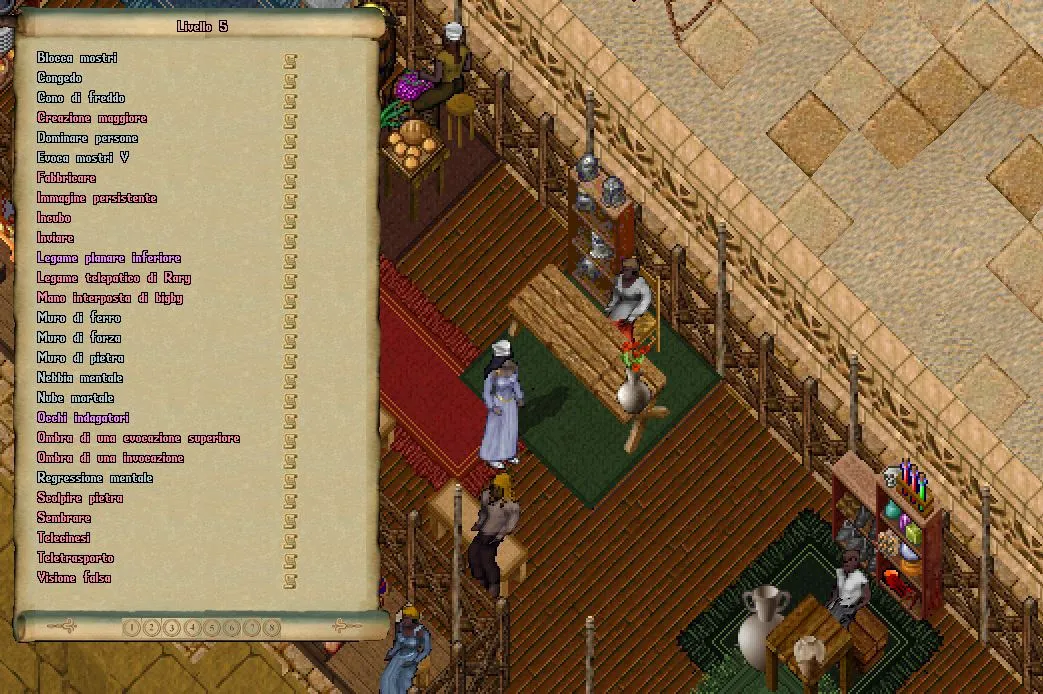Click the scroll icon beside Visione falsa
The image size is (1043, 694).
click(x=290, y=578)
